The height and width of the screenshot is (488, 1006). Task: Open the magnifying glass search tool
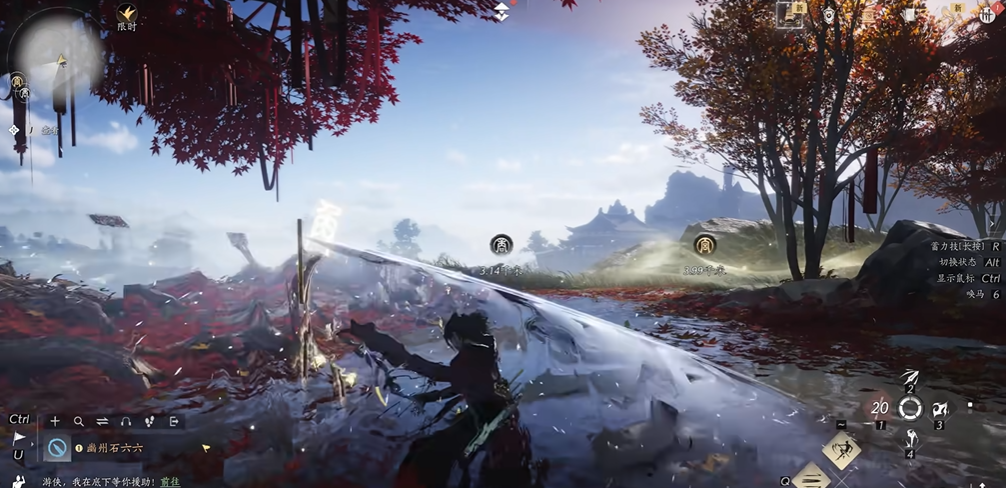(x=78, y=421)
